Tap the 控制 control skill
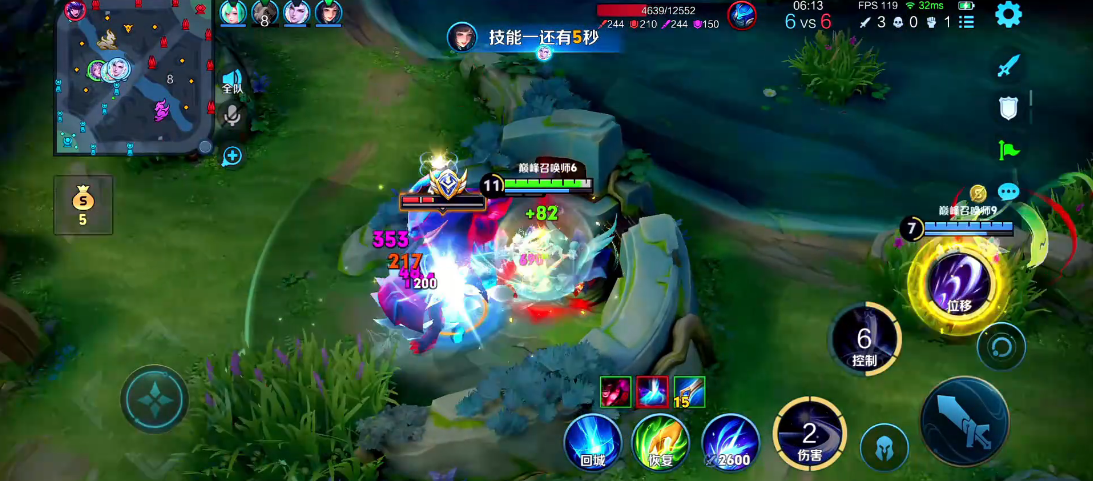Image resolution: width=1093 pixels, height=481 pixels. point(865,339)
